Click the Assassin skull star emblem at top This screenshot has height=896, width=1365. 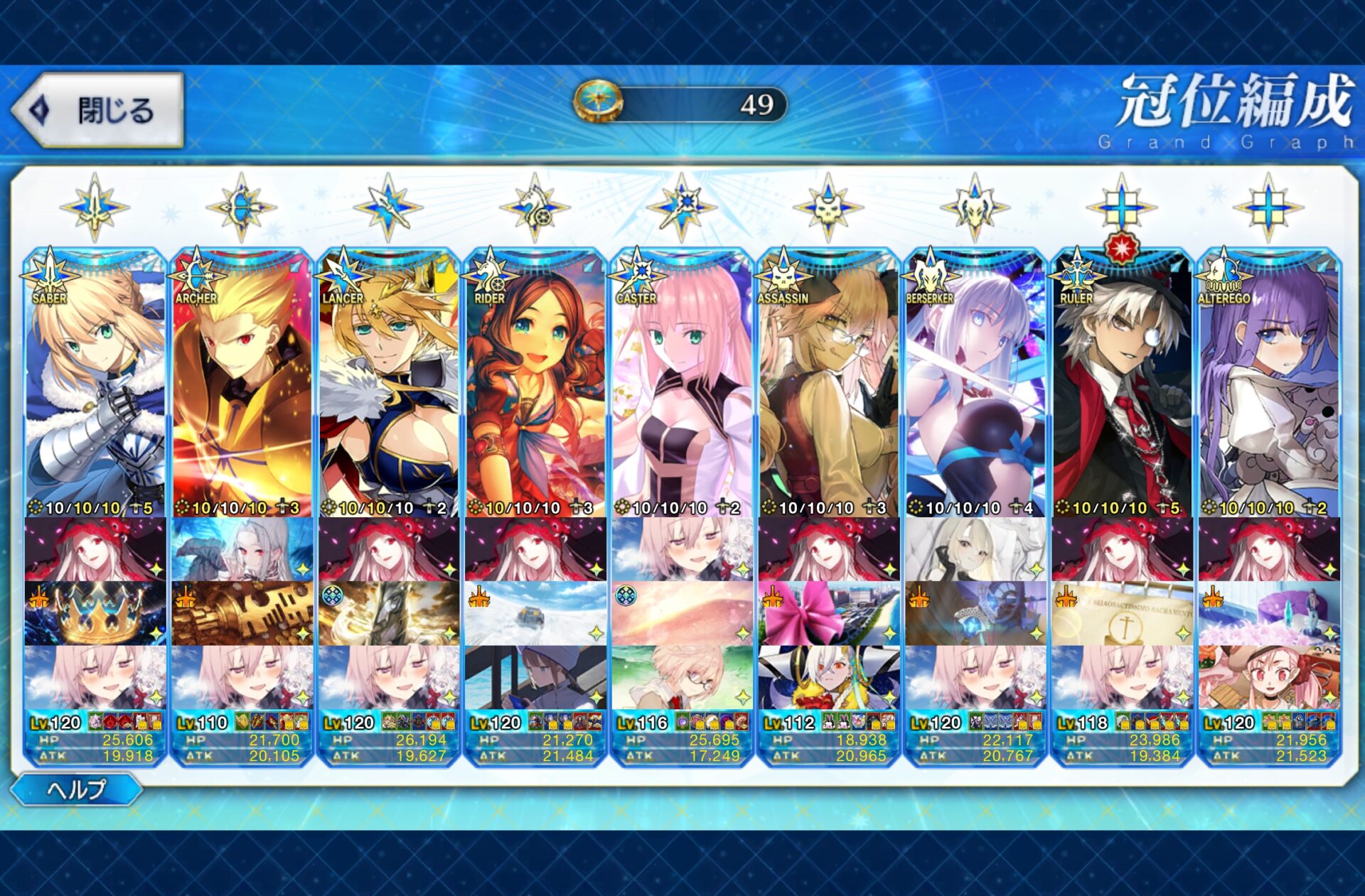[x=828, y=207]
